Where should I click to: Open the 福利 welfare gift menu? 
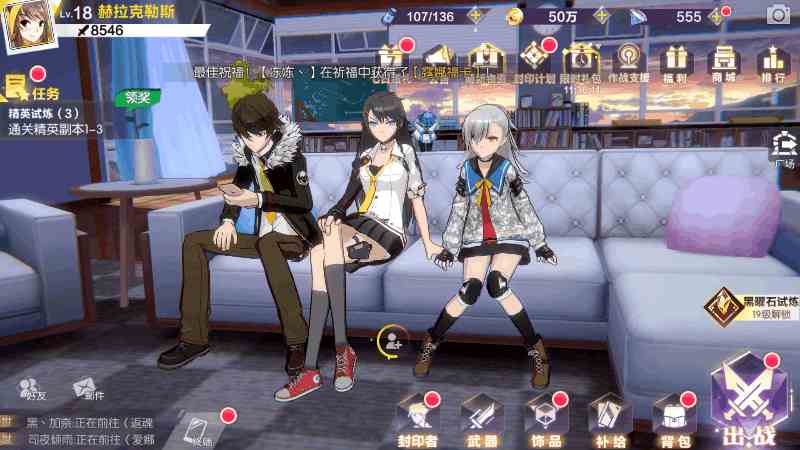(676, 63)
